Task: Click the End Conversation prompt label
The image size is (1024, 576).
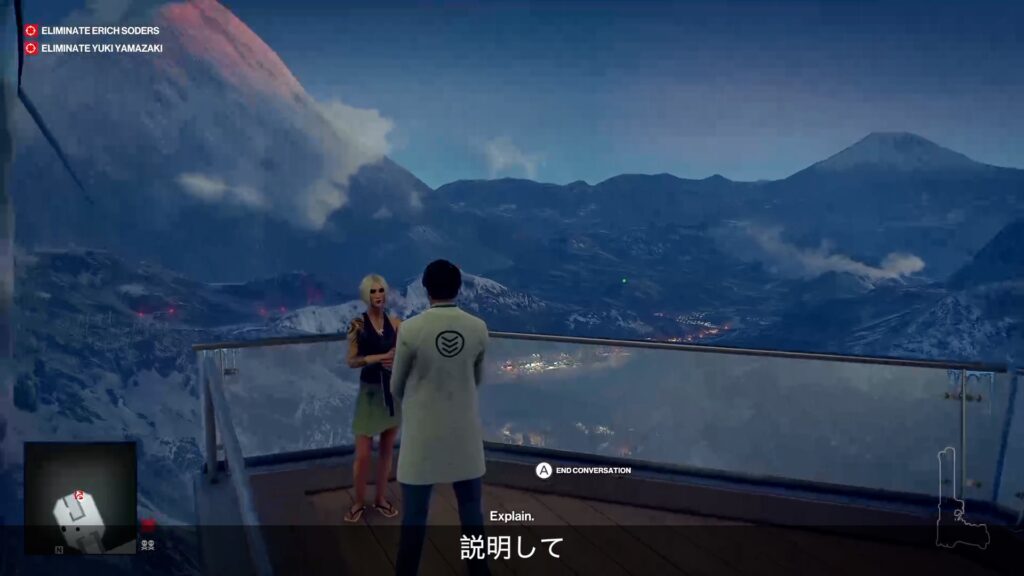Action: [x=593, y=470]
